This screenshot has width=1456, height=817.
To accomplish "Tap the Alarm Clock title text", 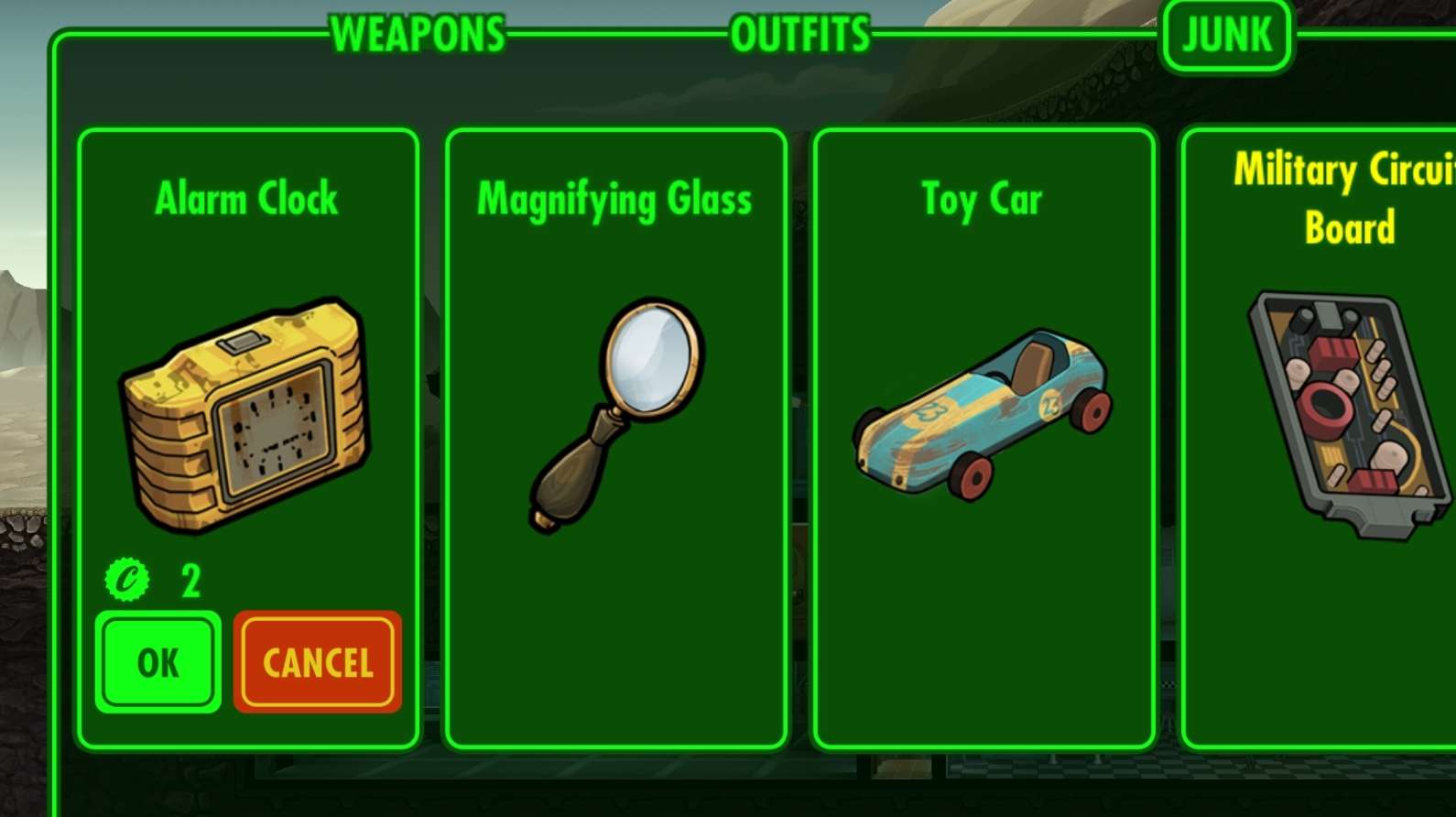I will coord(247,197).
